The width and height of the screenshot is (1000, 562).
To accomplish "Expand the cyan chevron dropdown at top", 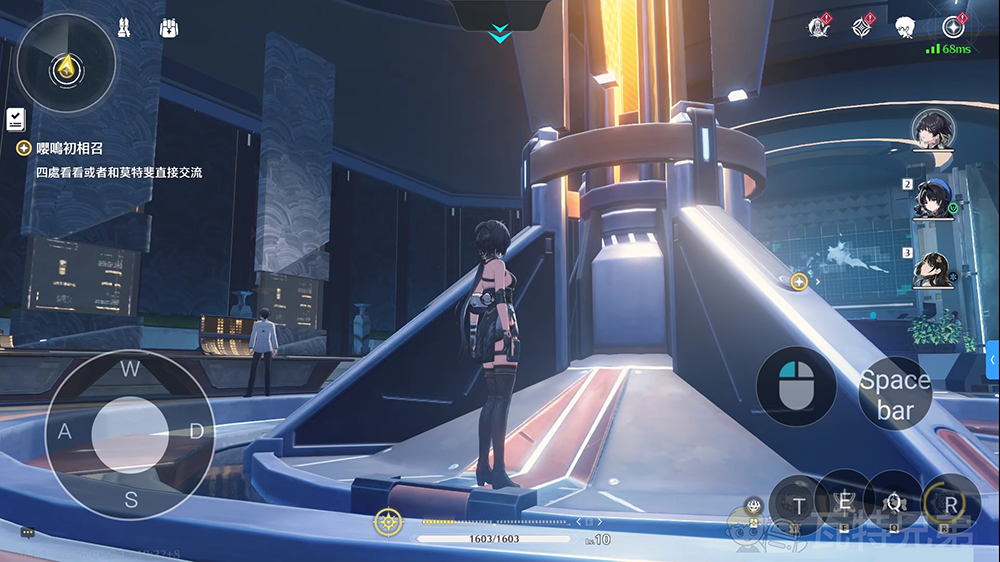I will pyautogui.click(x=499, y=35).
